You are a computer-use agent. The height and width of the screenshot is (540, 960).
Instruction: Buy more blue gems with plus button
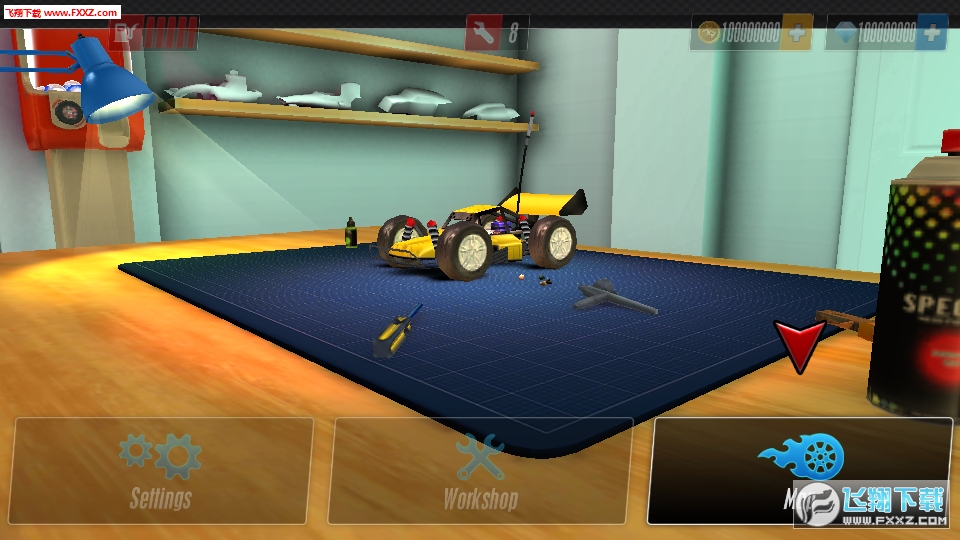coord(931,33)
